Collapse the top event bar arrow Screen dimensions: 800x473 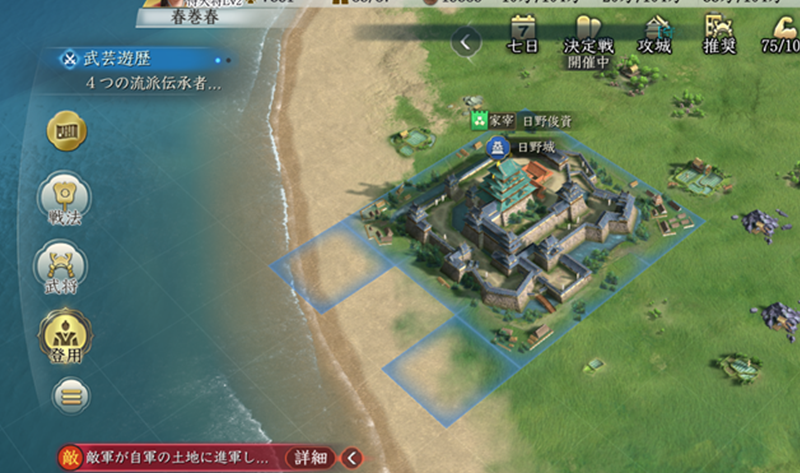pyautogui.click(x=466, y=42)
